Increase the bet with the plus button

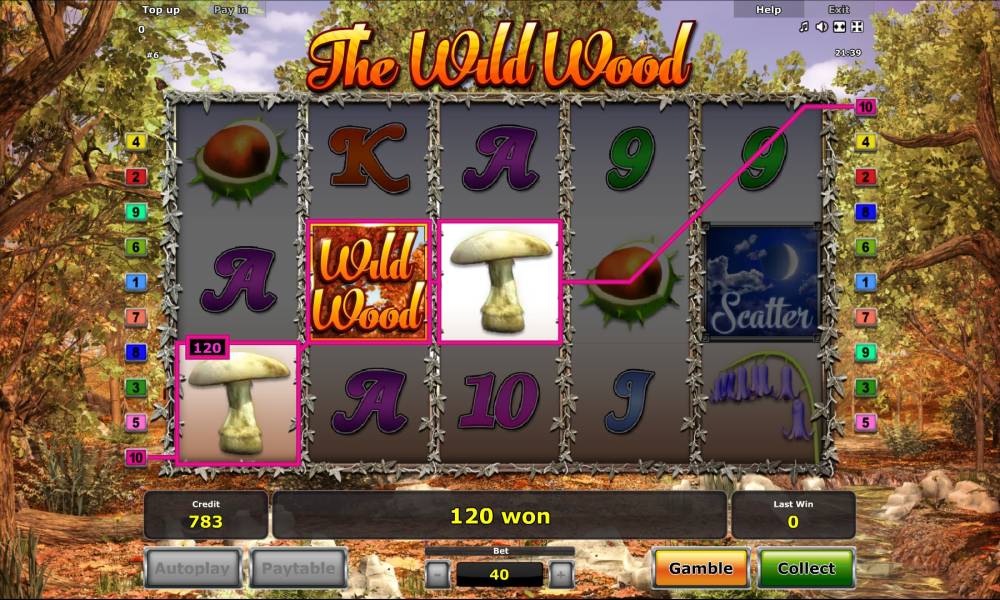[x=562, y=574]
